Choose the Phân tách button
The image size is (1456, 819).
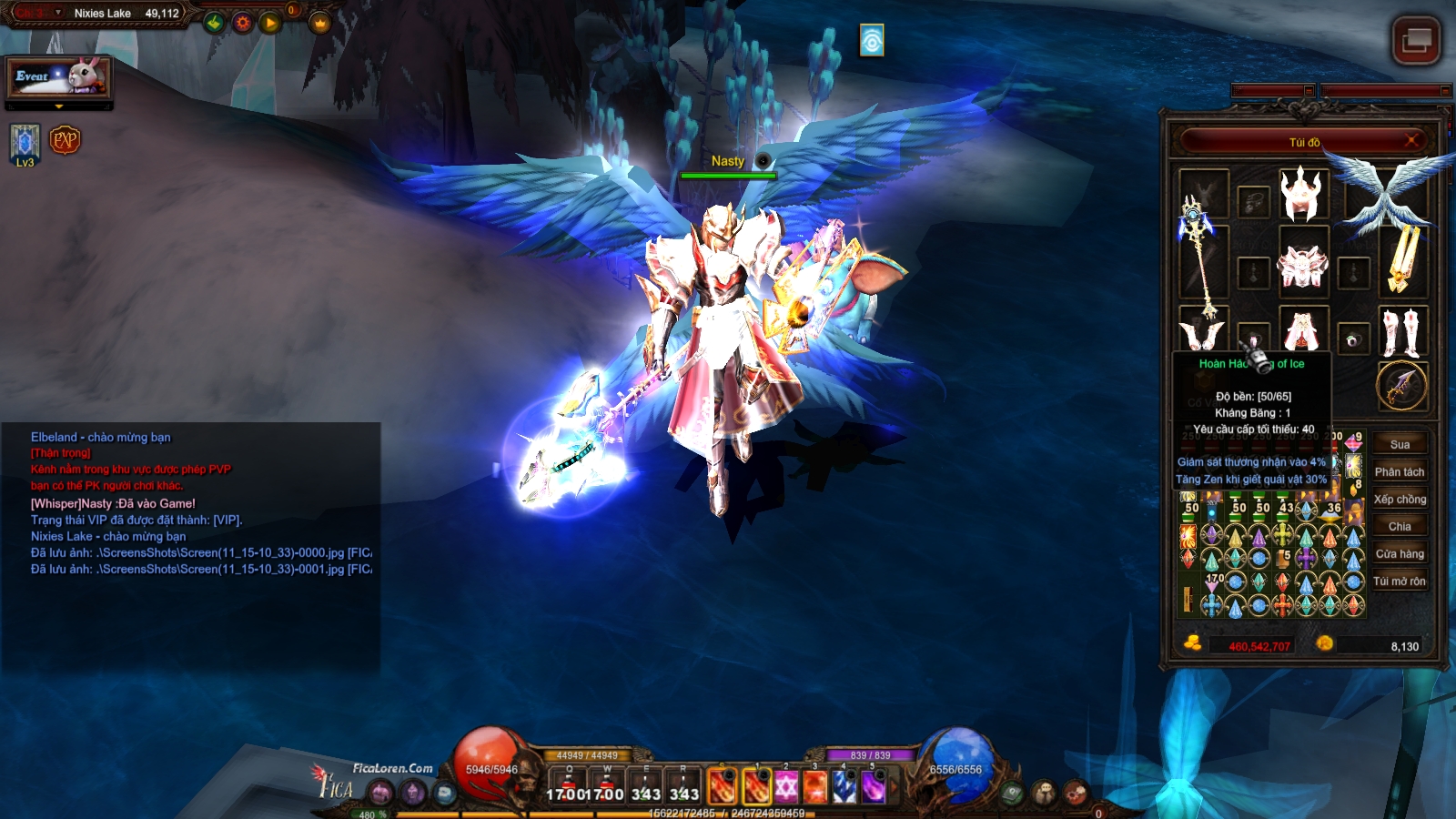pos(1400,472)
